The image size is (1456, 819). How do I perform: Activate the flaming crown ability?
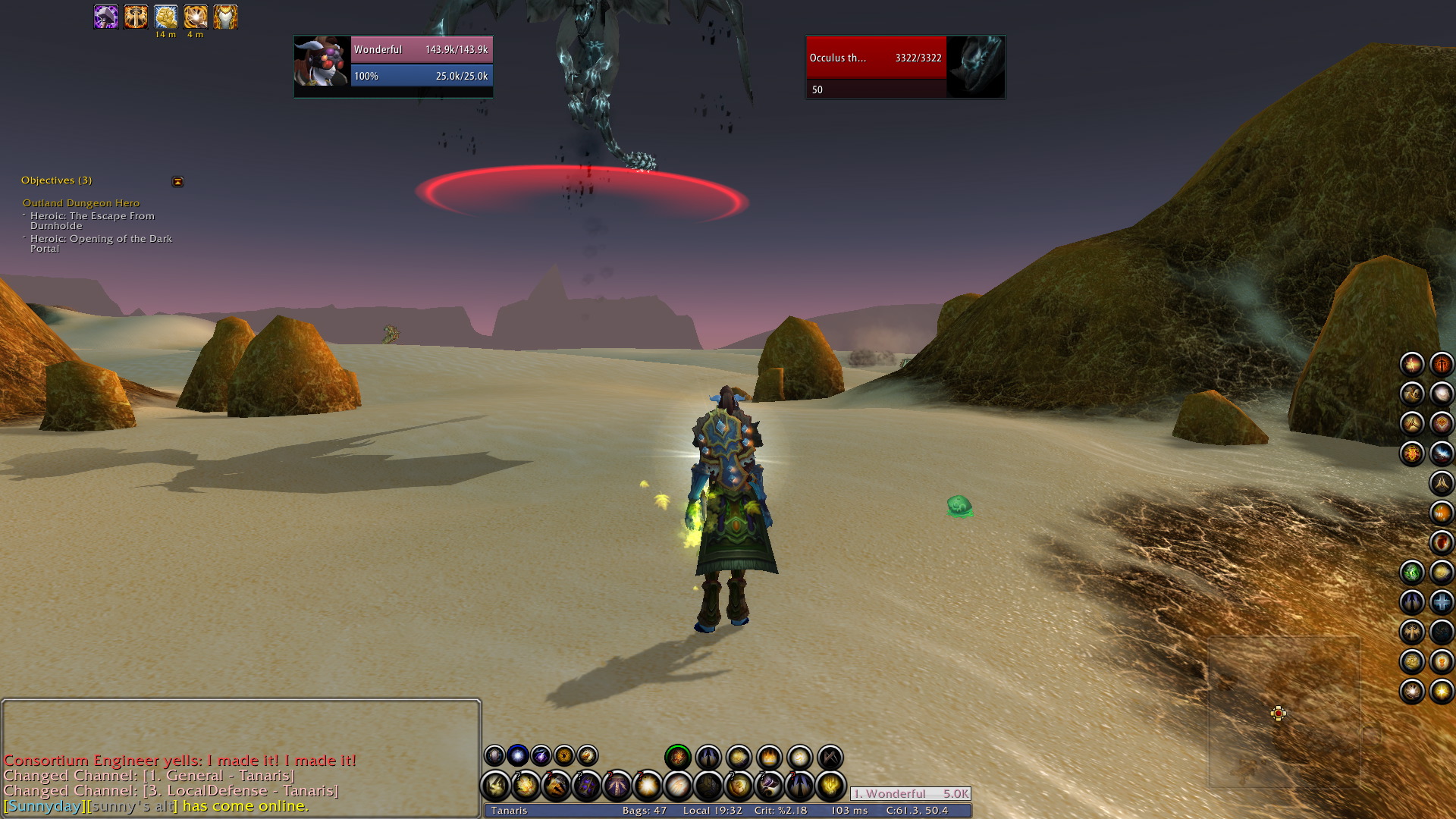(769, 757)
